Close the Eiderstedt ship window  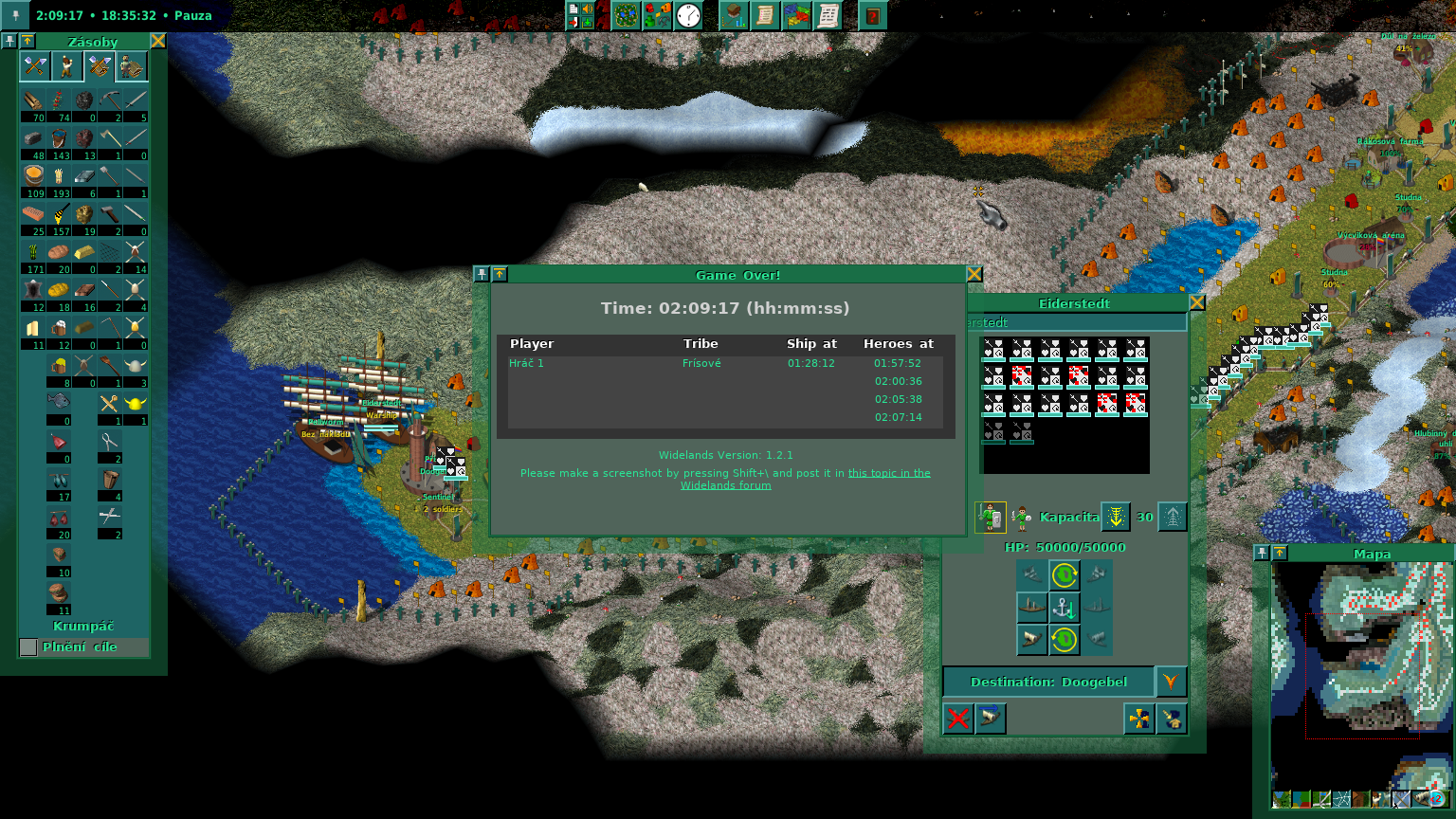1196,303
